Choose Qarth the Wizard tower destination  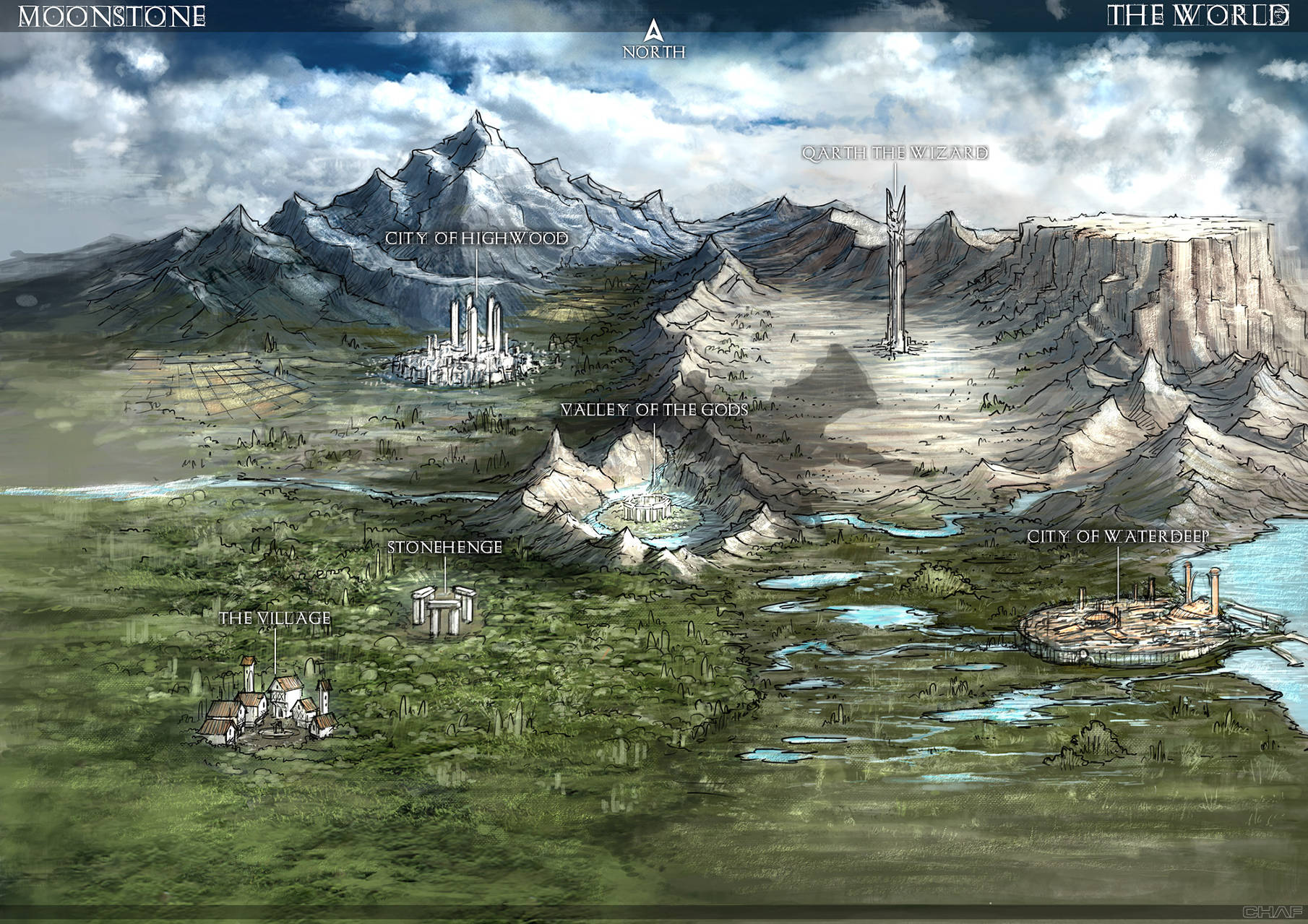[896, 275]
